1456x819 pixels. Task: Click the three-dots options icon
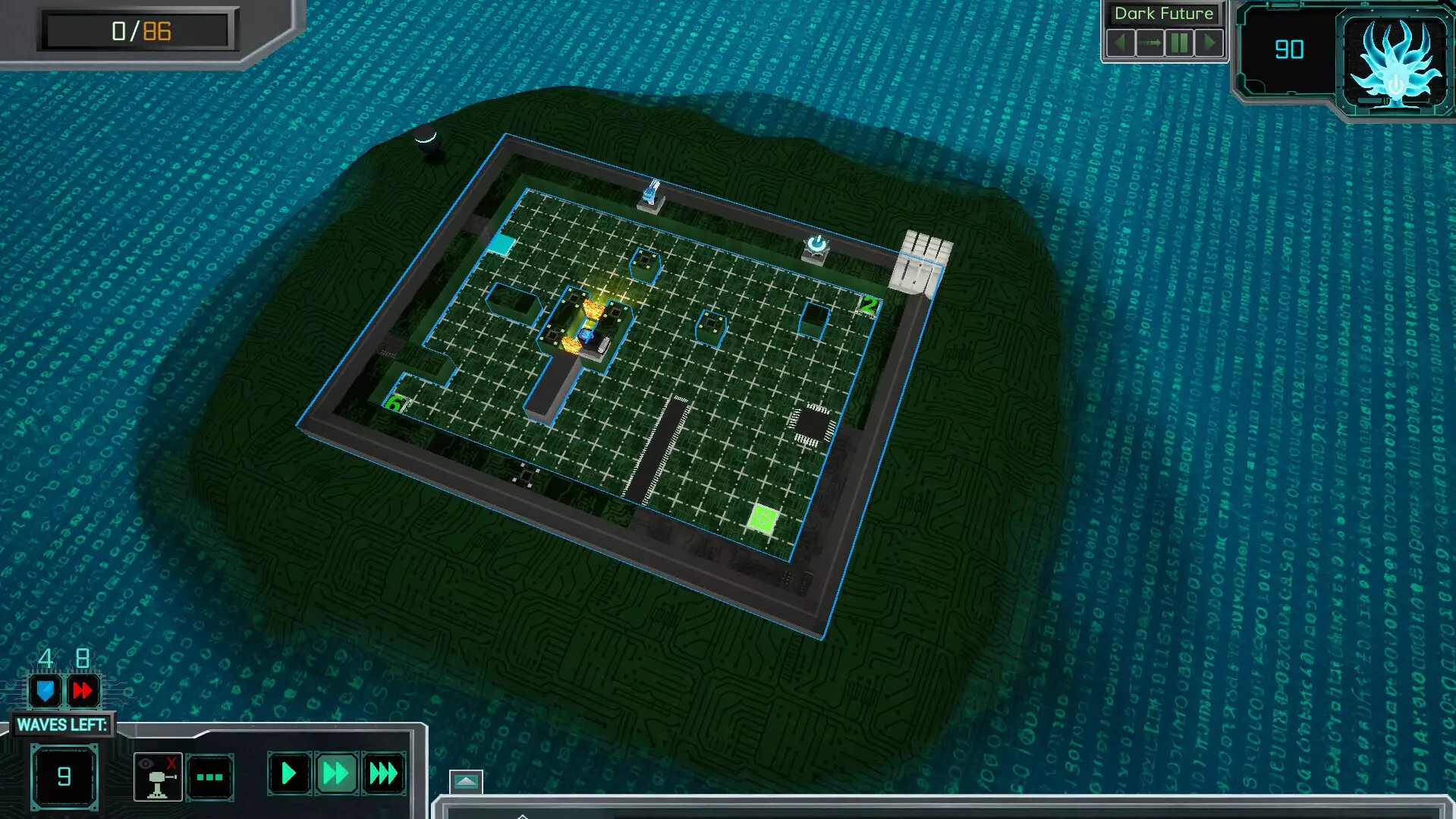click(x=209, y=776)
